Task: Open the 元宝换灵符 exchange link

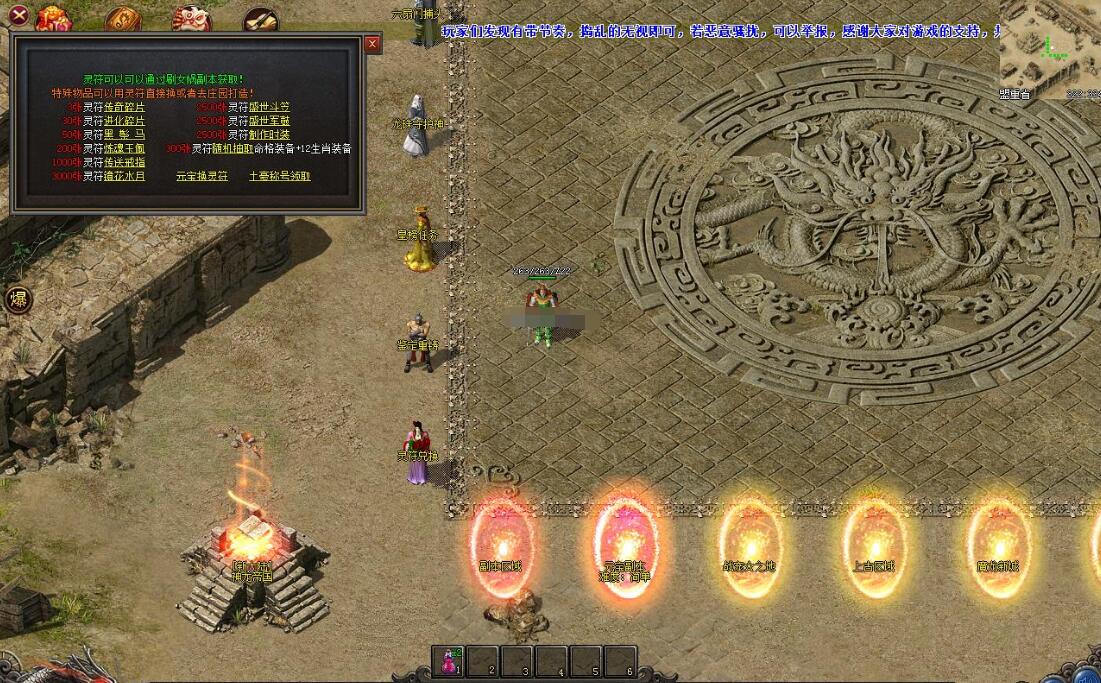Action: (201, 176)
